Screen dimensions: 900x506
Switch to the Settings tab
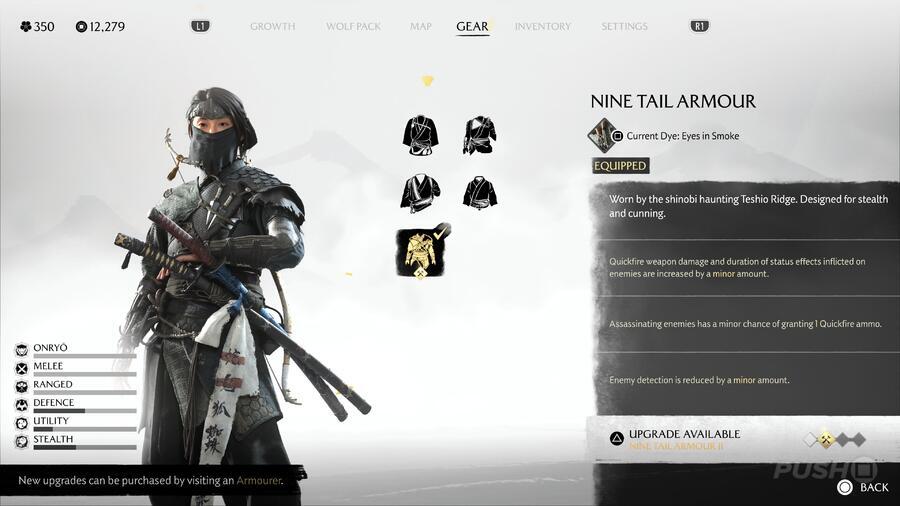click(624, 26)
